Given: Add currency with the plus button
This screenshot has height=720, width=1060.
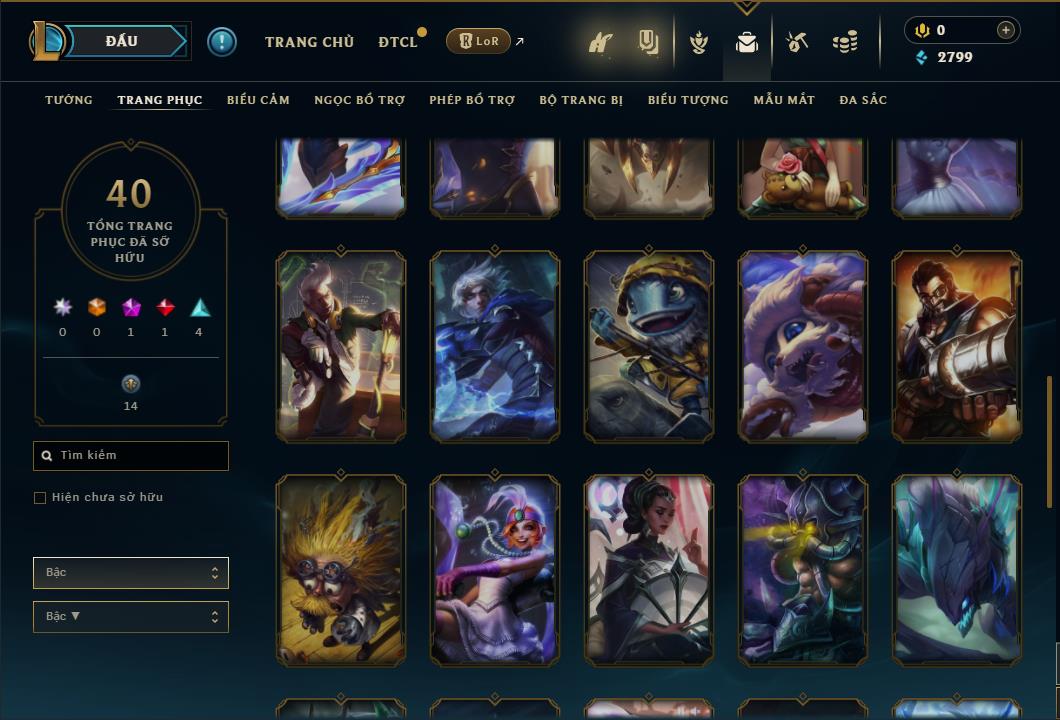Looking at the screenshot, I should (x=1006, y=30).
